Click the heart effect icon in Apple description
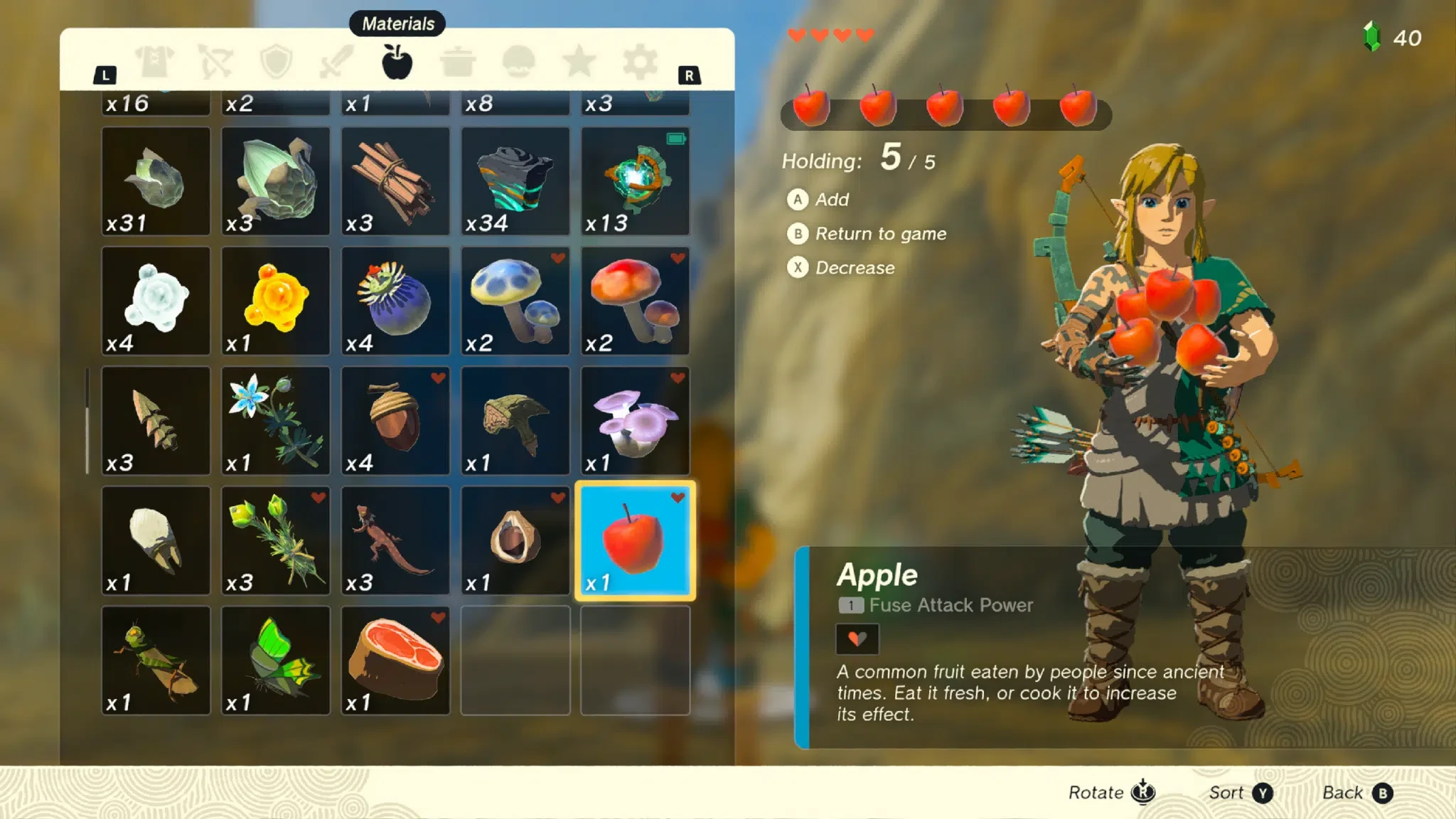Screen dimensions: 1456x819 click(859, 638)
